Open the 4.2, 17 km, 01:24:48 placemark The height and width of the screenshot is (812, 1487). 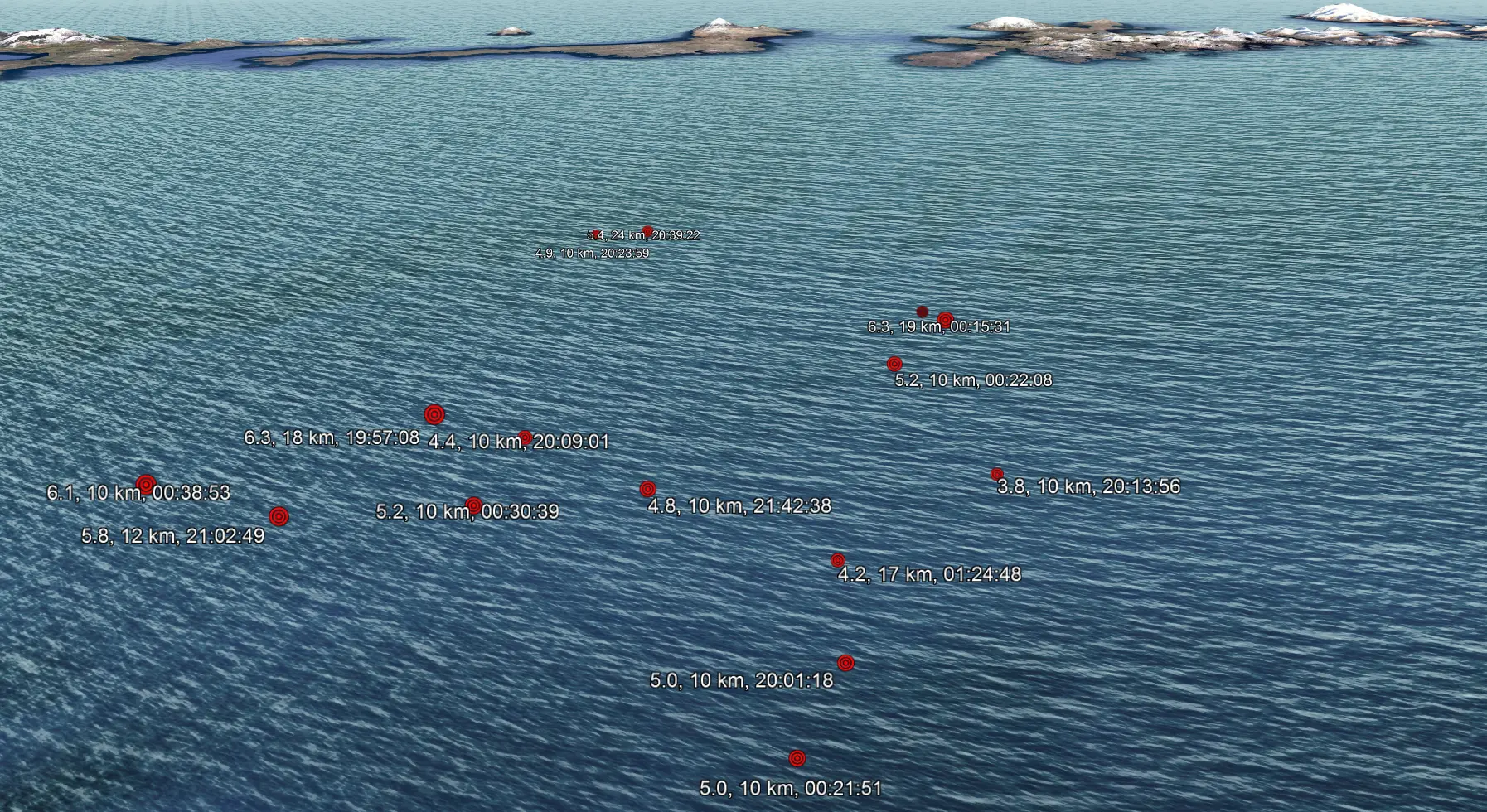pyautogui.click(x=838, y=560)
